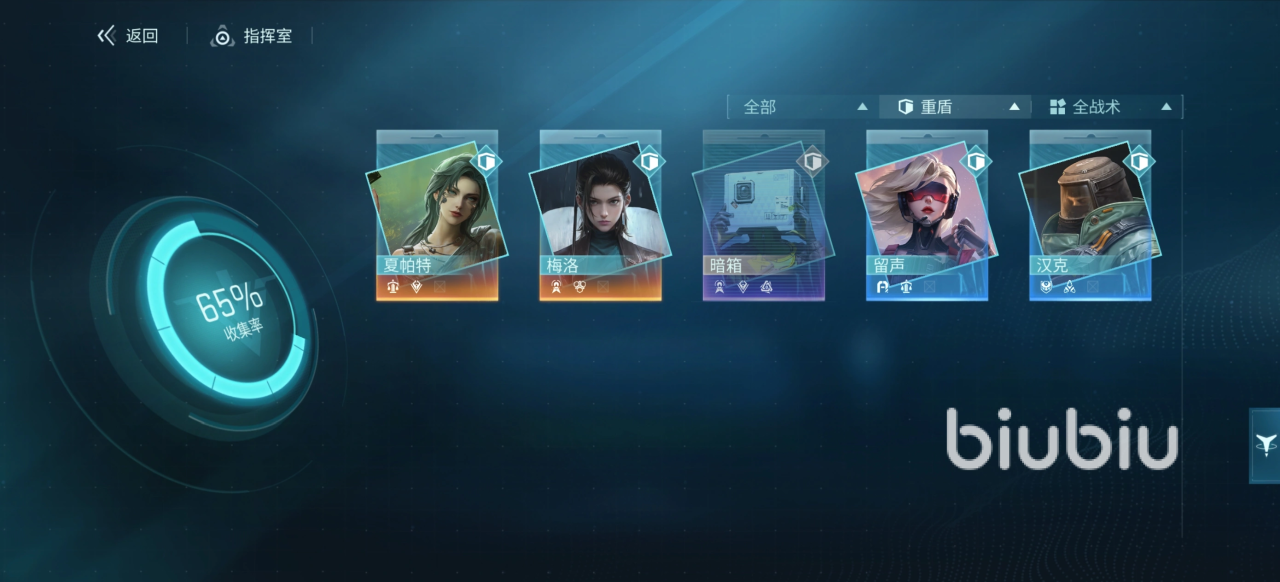
Task: Open the 指挥室 command room
Action: (x=252, y=37)
